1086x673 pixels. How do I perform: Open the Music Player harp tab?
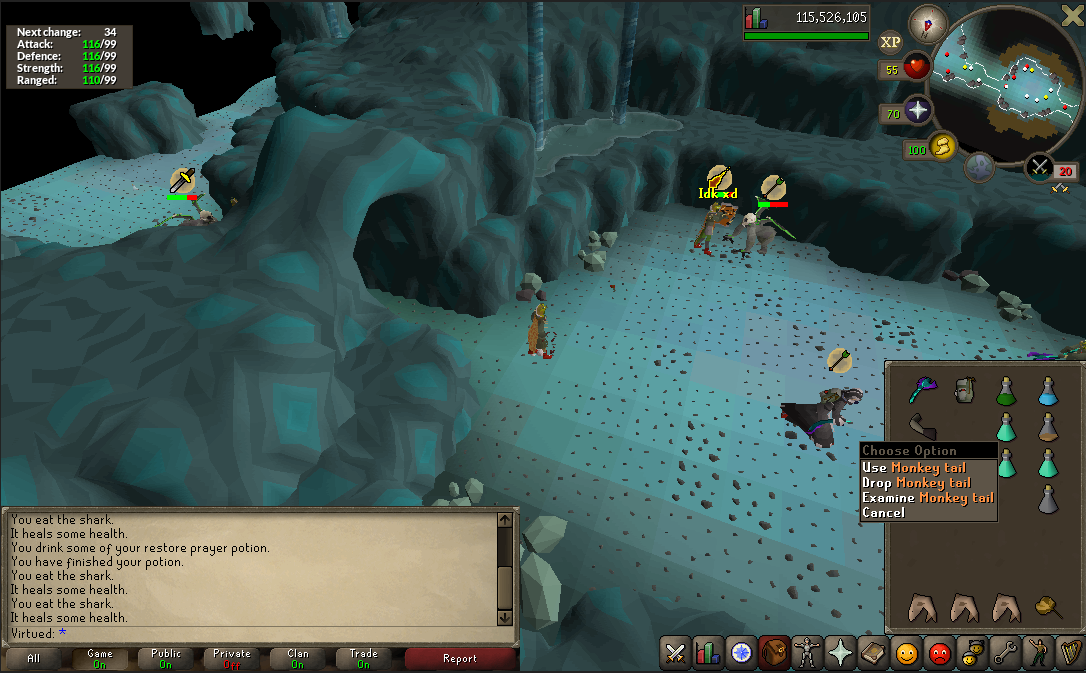pyautogui.click(x=1070, y=653)
